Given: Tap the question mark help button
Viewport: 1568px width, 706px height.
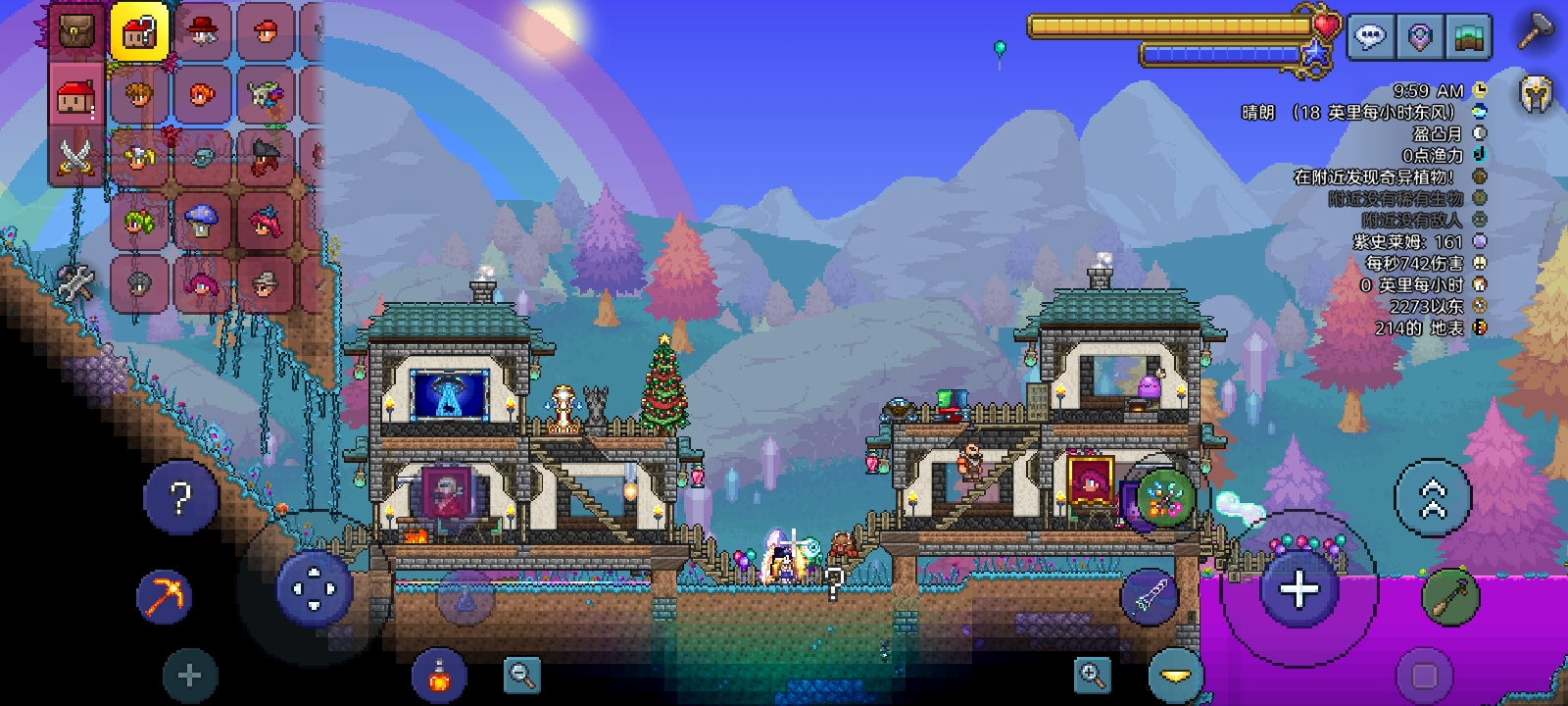Looking at the screenshot, I should pyautogui.click(x=180, y=498).
